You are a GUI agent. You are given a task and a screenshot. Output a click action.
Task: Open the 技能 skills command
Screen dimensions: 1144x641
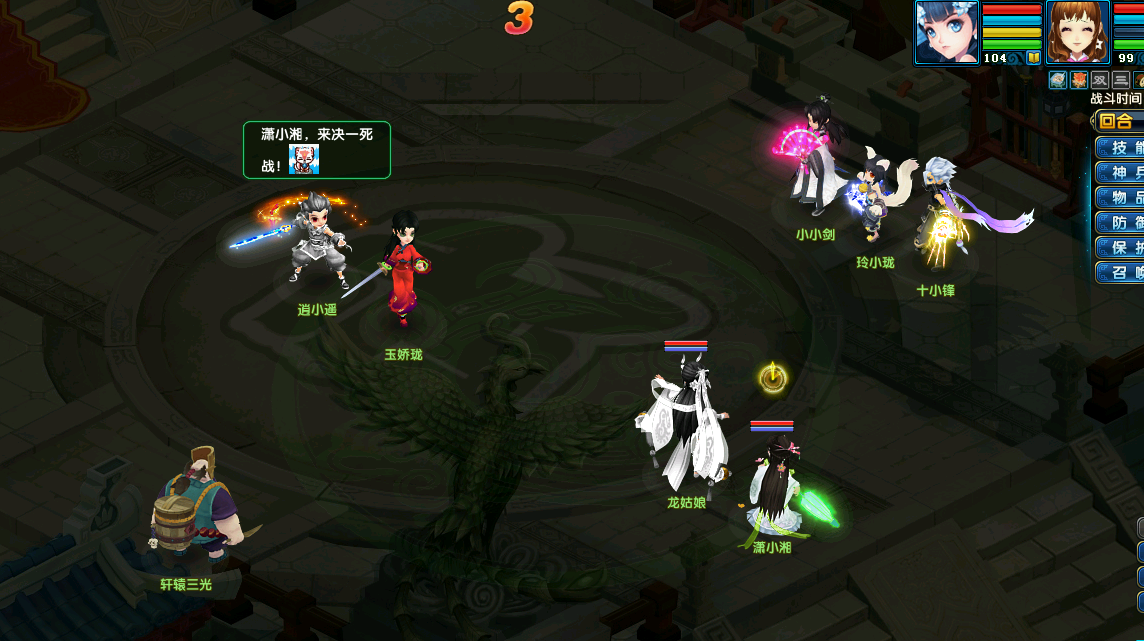click(1122, 148)
